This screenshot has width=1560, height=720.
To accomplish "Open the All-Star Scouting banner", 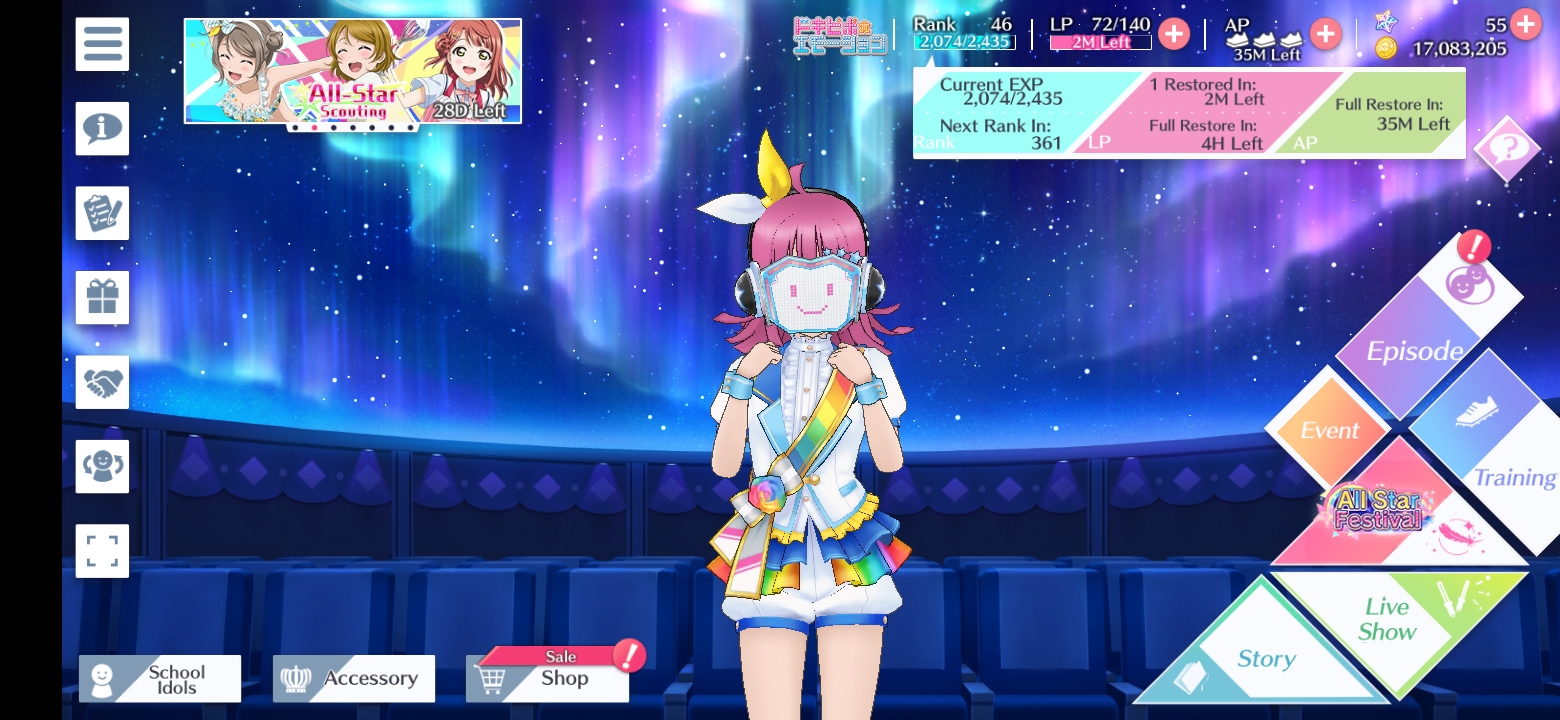I will click(352, 71).
